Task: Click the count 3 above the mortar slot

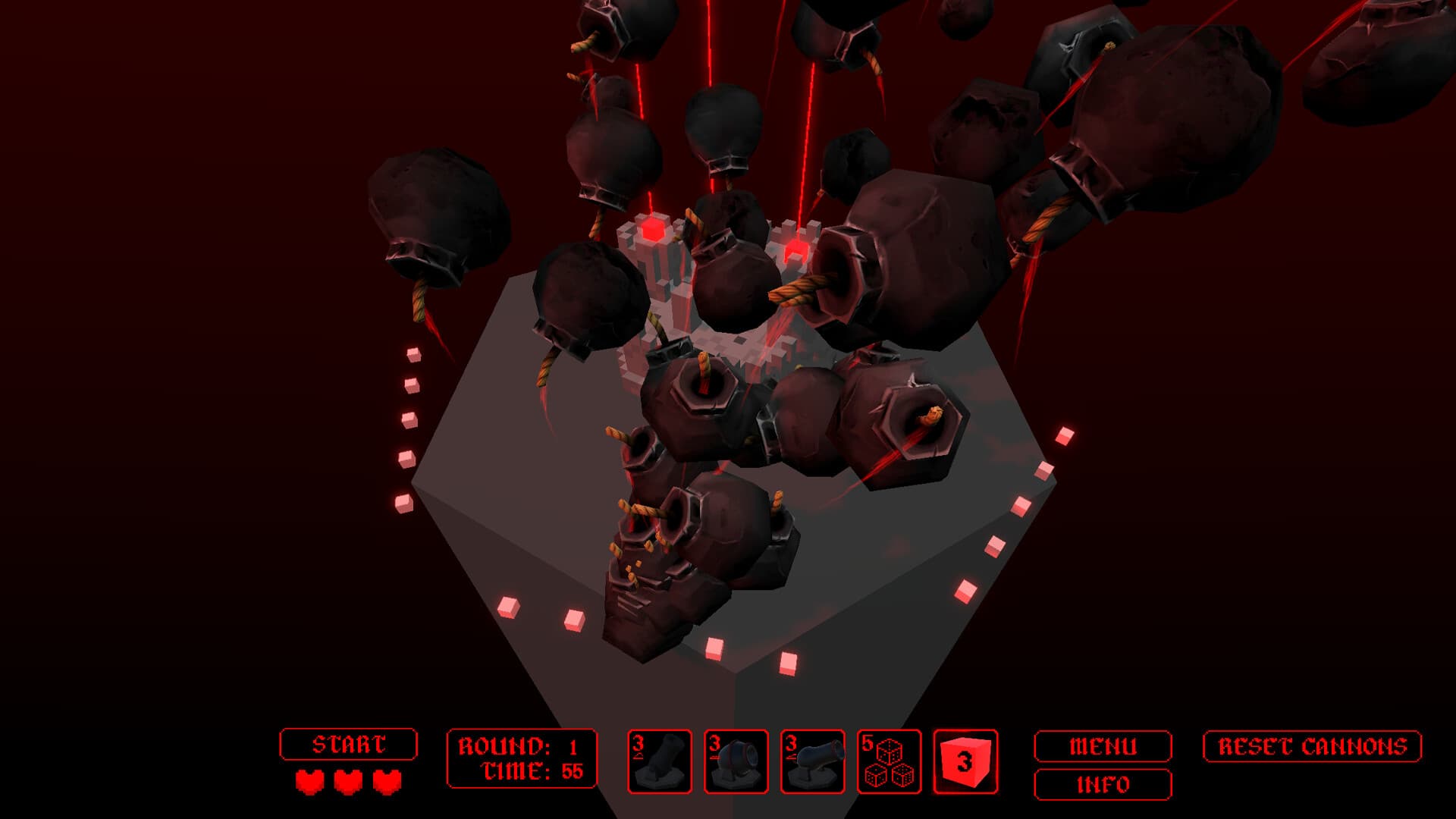Action: pyautogui.click(x=639, y=744)
